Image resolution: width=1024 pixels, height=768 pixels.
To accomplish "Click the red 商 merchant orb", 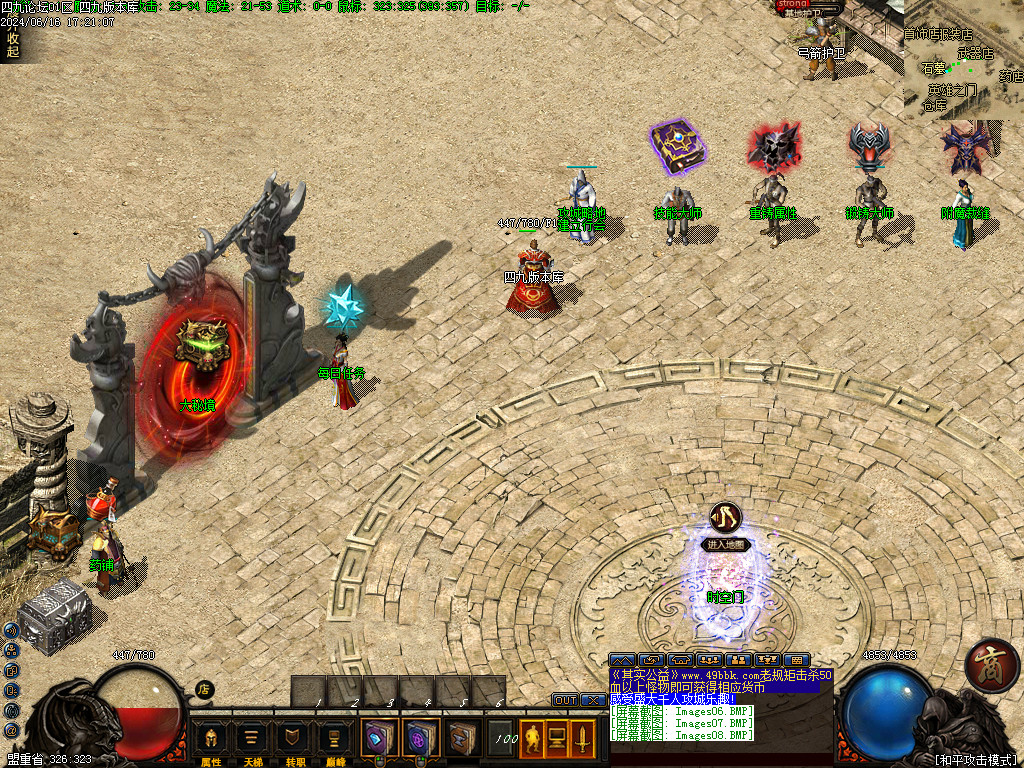I will [991, 663].
